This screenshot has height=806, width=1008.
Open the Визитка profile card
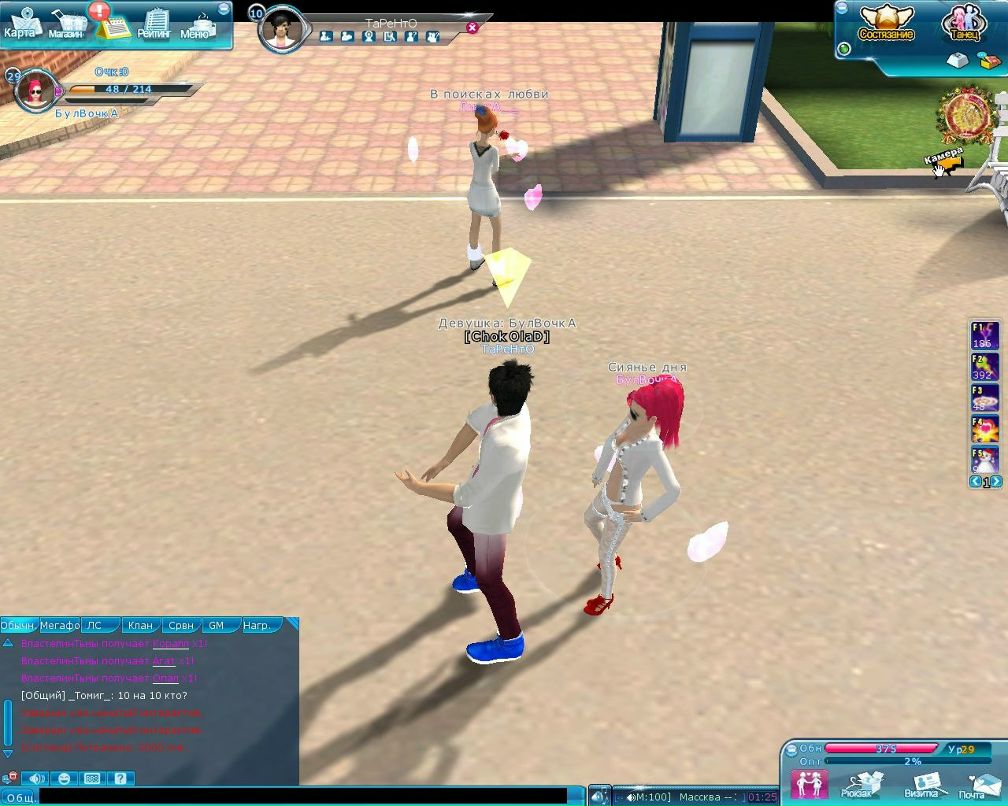point(924,784)
